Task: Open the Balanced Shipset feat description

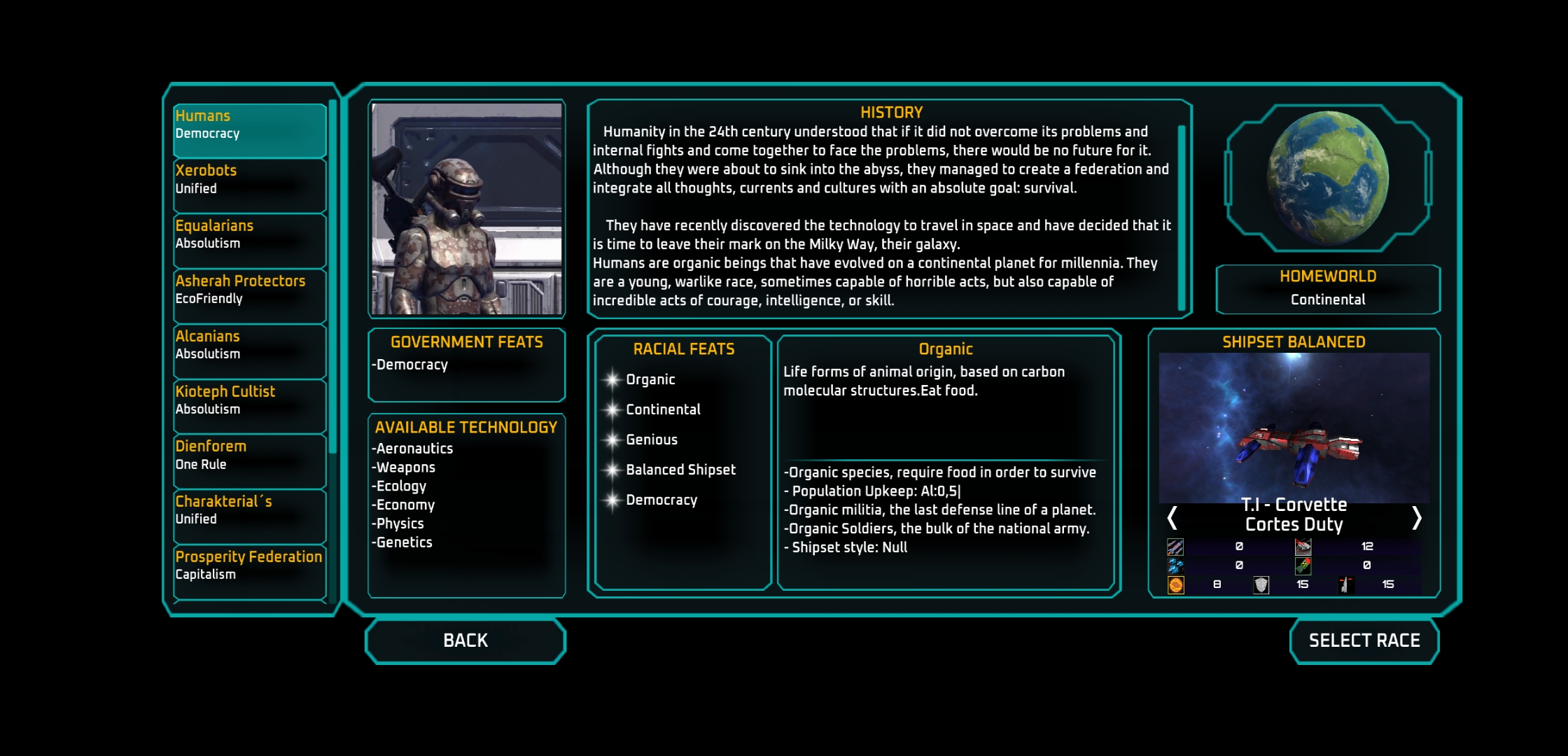Action: click(x=680, y=470)
